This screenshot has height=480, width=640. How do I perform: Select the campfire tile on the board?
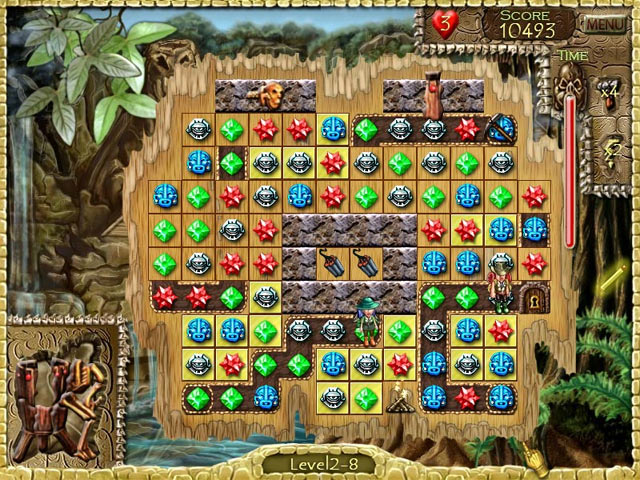click(402, 397)
